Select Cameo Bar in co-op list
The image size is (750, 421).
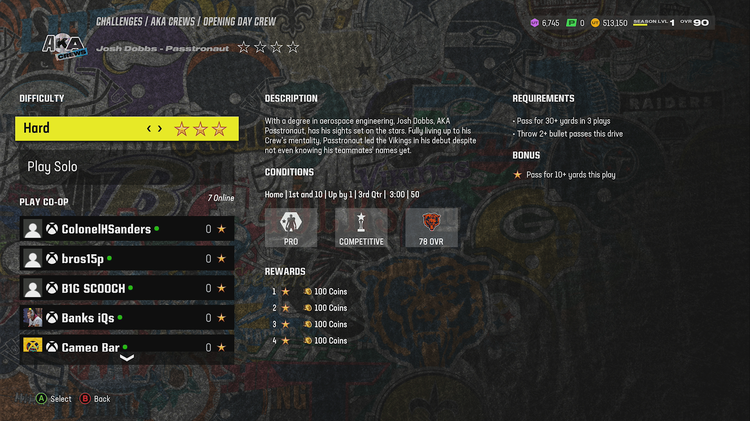click(127, 346)
